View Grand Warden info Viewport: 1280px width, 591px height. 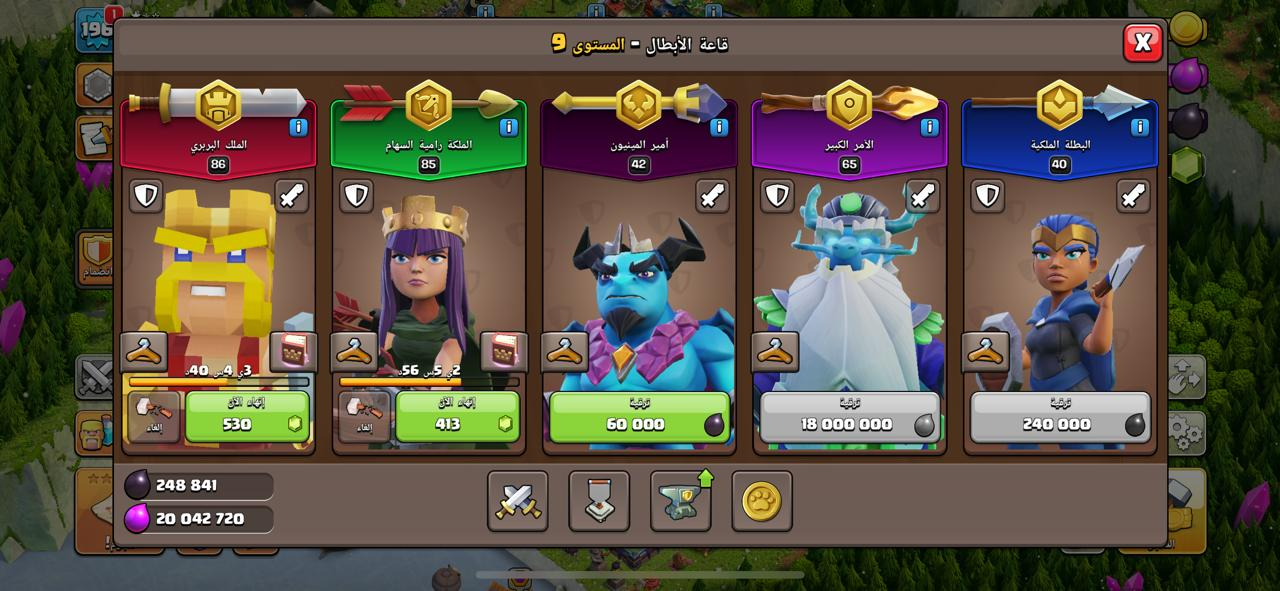pos(929,127)
